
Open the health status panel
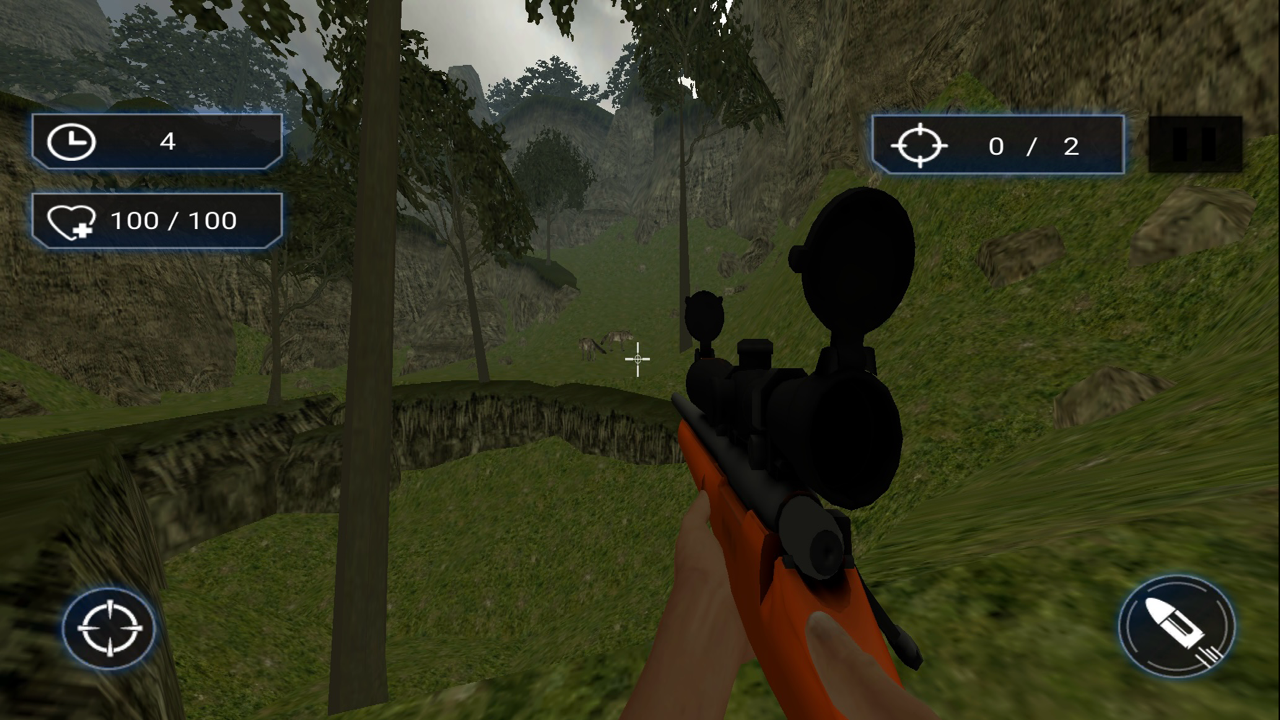pyautogui.click(x=156, y=220)
